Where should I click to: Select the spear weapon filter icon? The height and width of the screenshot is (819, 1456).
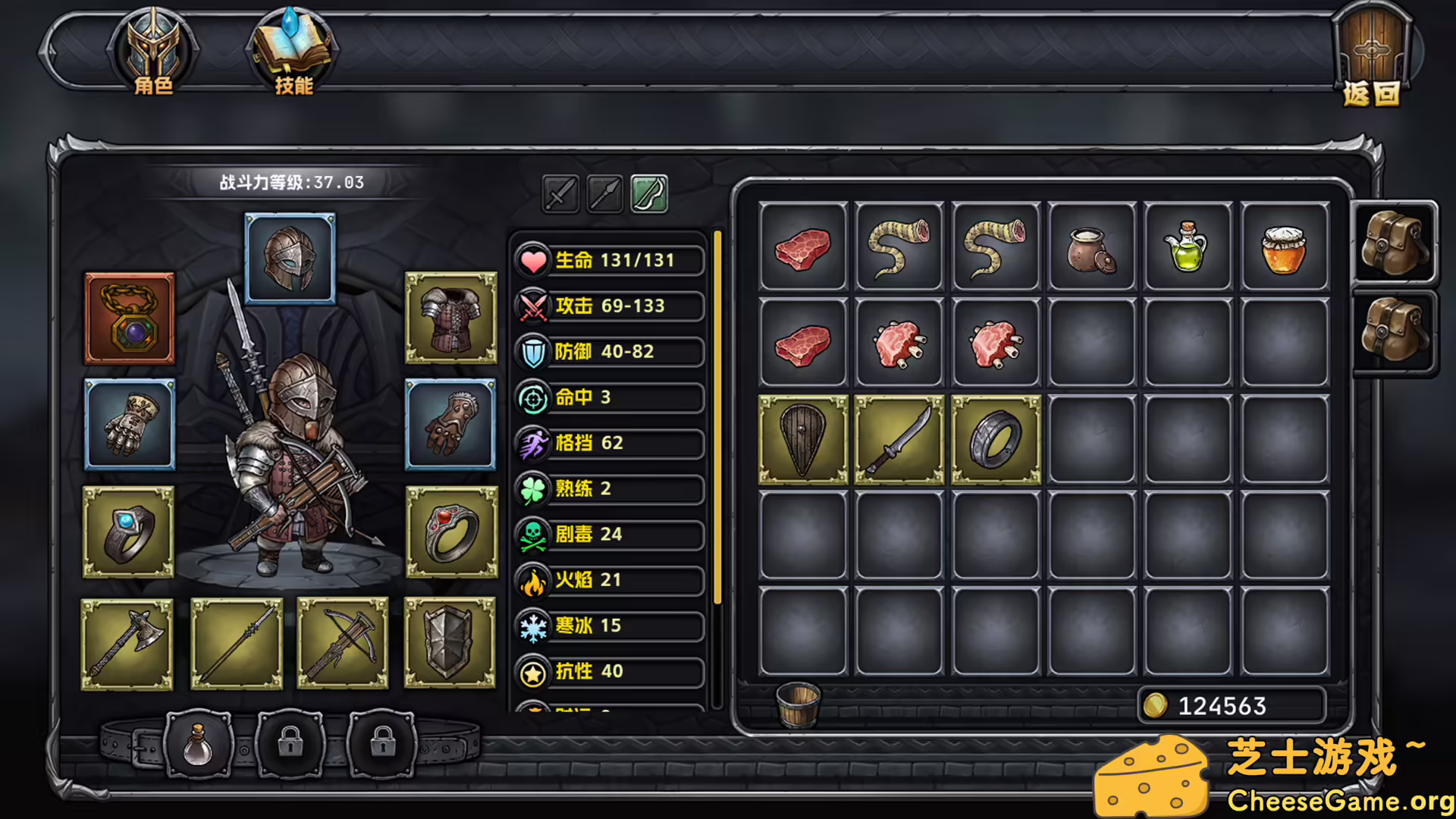(606, 196)
